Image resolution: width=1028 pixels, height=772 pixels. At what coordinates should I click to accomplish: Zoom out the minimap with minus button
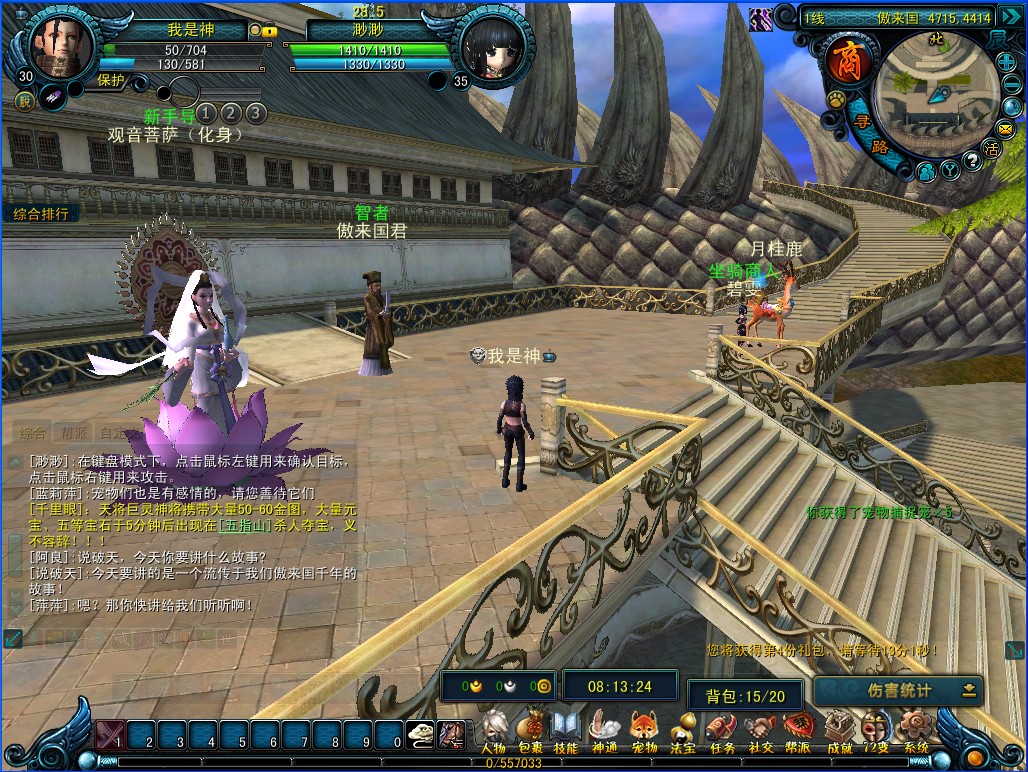(1010, 86)
